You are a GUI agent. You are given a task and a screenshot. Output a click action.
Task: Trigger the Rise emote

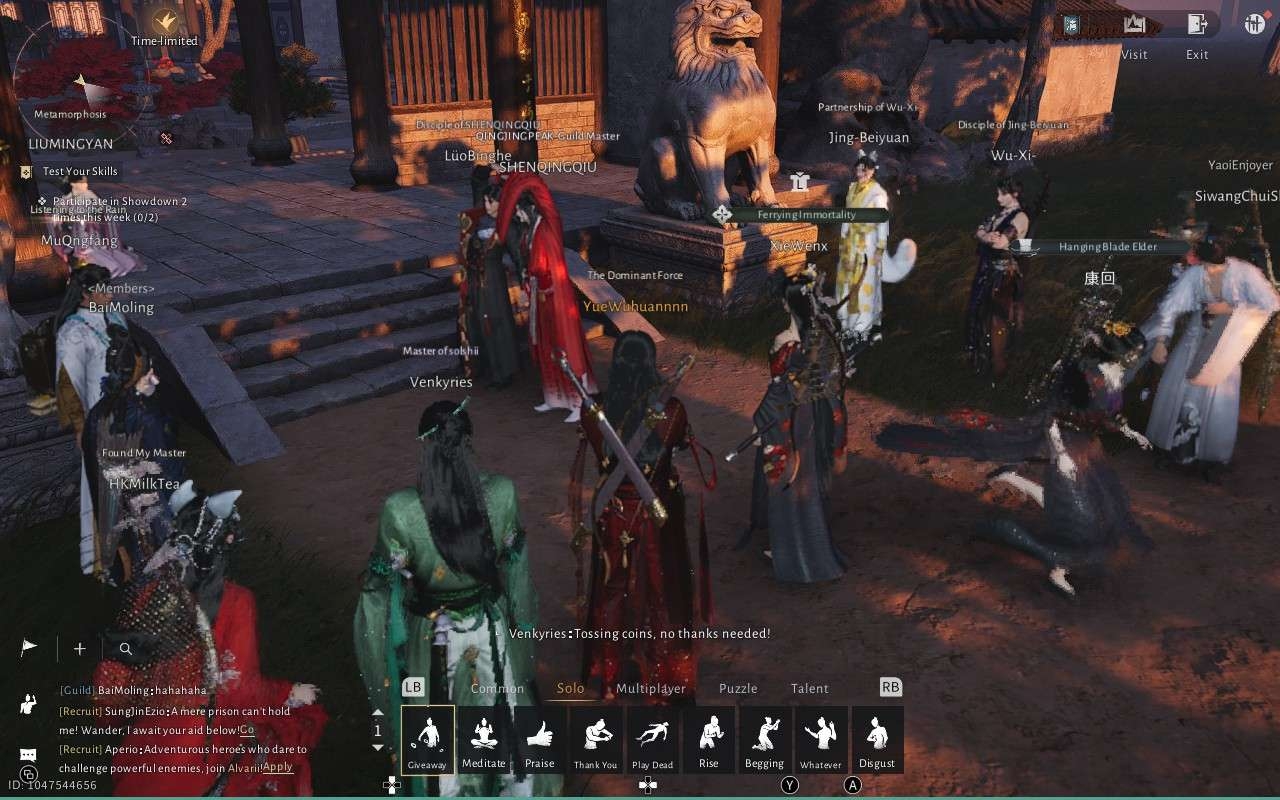pos(709,740)
